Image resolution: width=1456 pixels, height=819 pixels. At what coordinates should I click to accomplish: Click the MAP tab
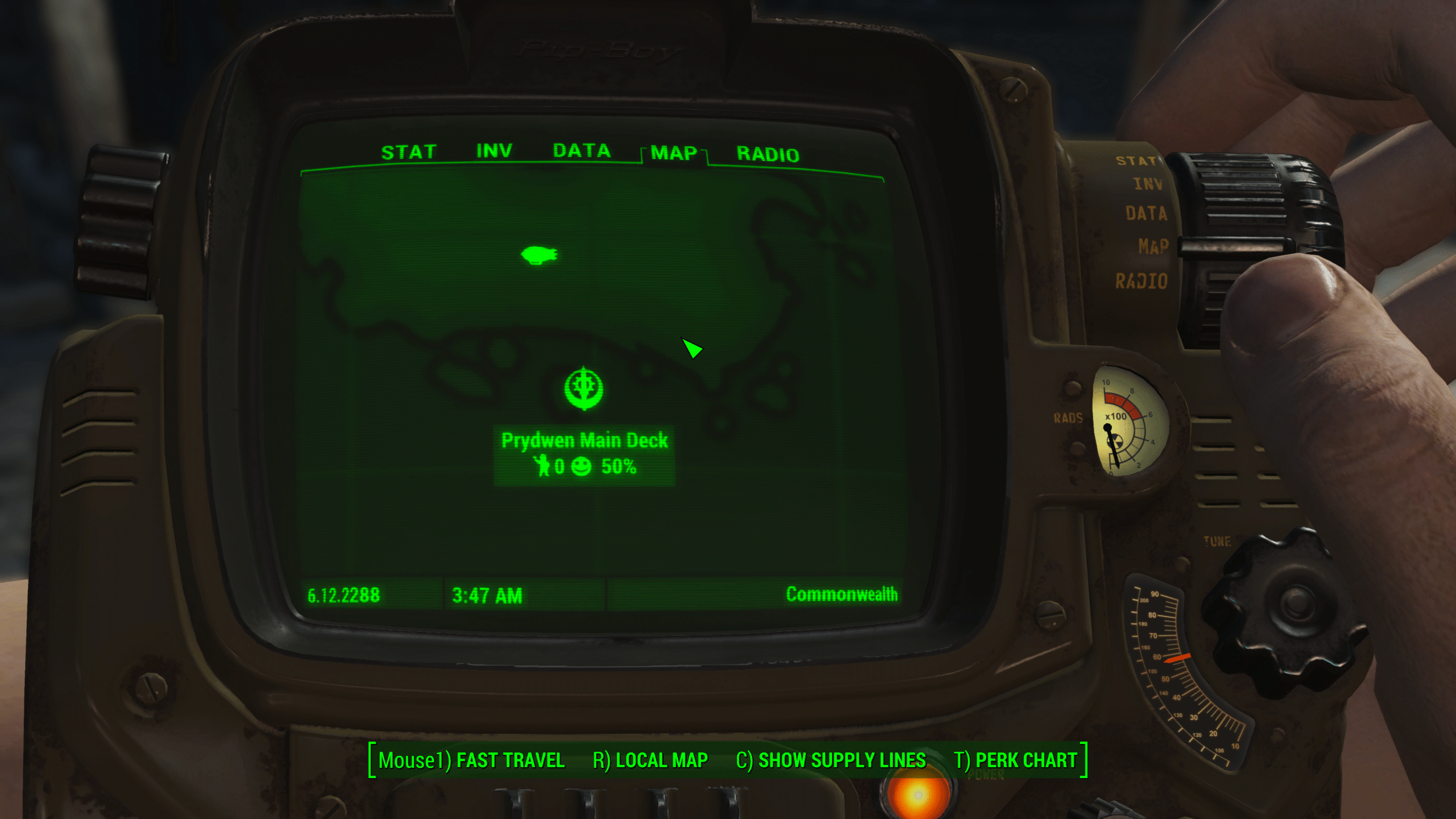[x=673, y=153]
